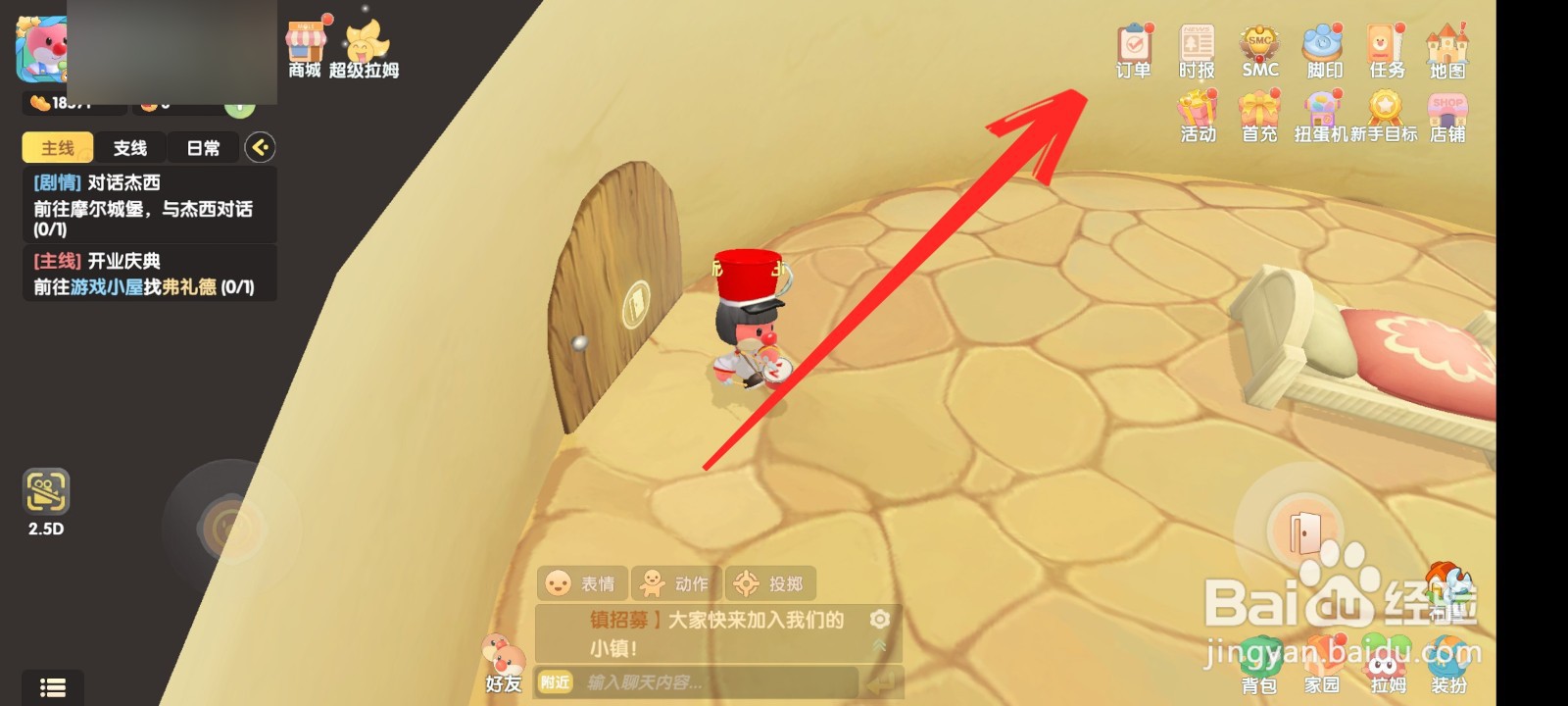
Task: Open the 地图 map
Action: click(1447, 46)
